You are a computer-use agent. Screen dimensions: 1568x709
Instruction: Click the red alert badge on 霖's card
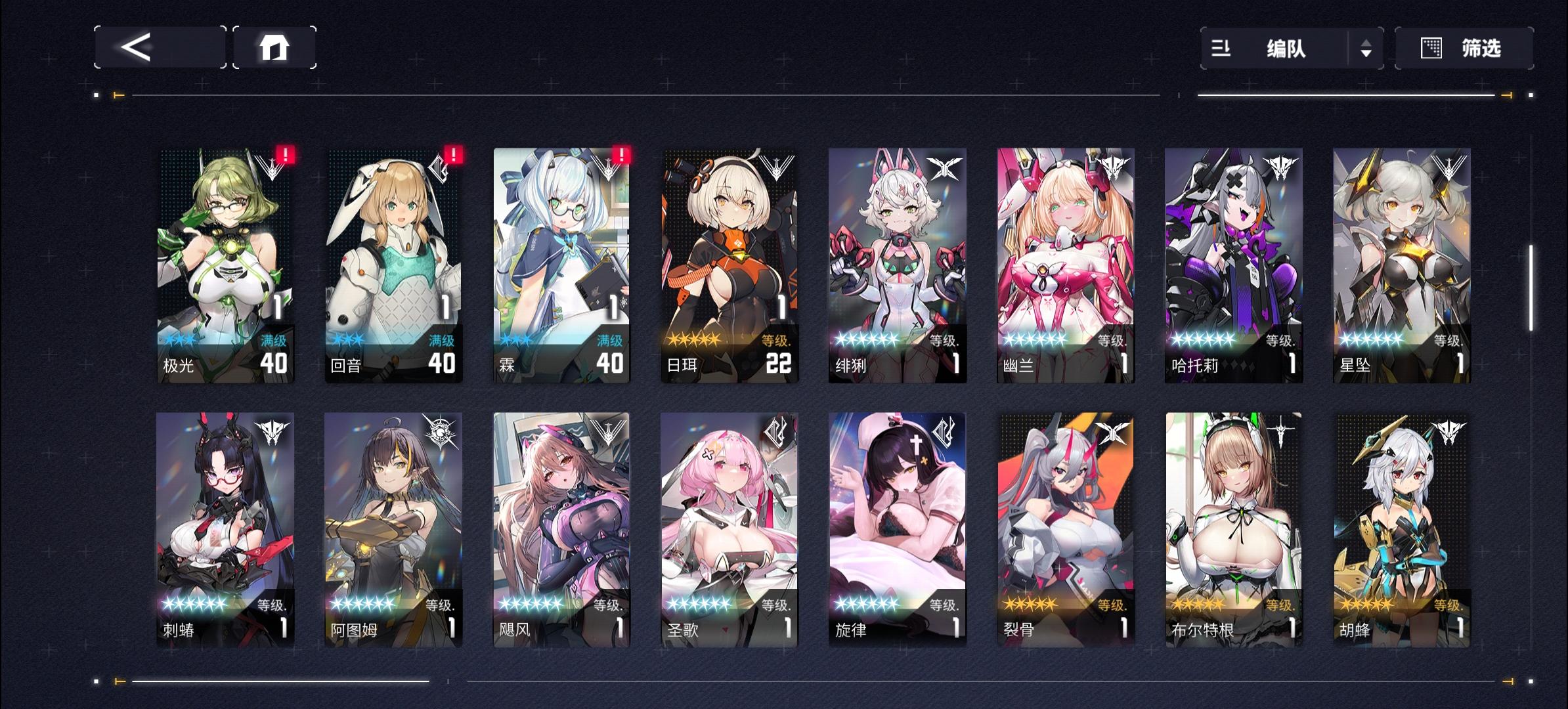tap(621, 156)
